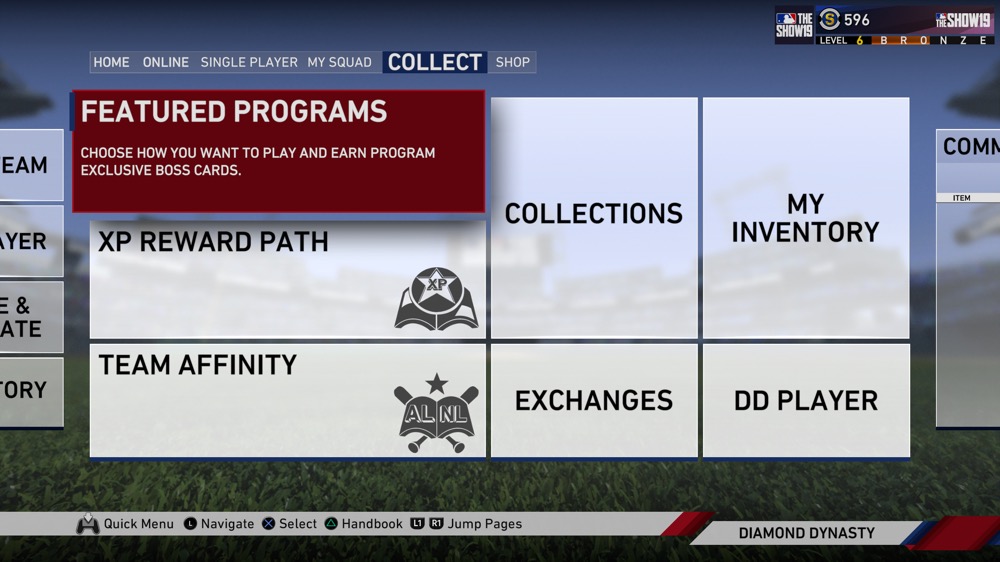Select the DD Player tile
Screen dimensions: 1000x562
806,400
